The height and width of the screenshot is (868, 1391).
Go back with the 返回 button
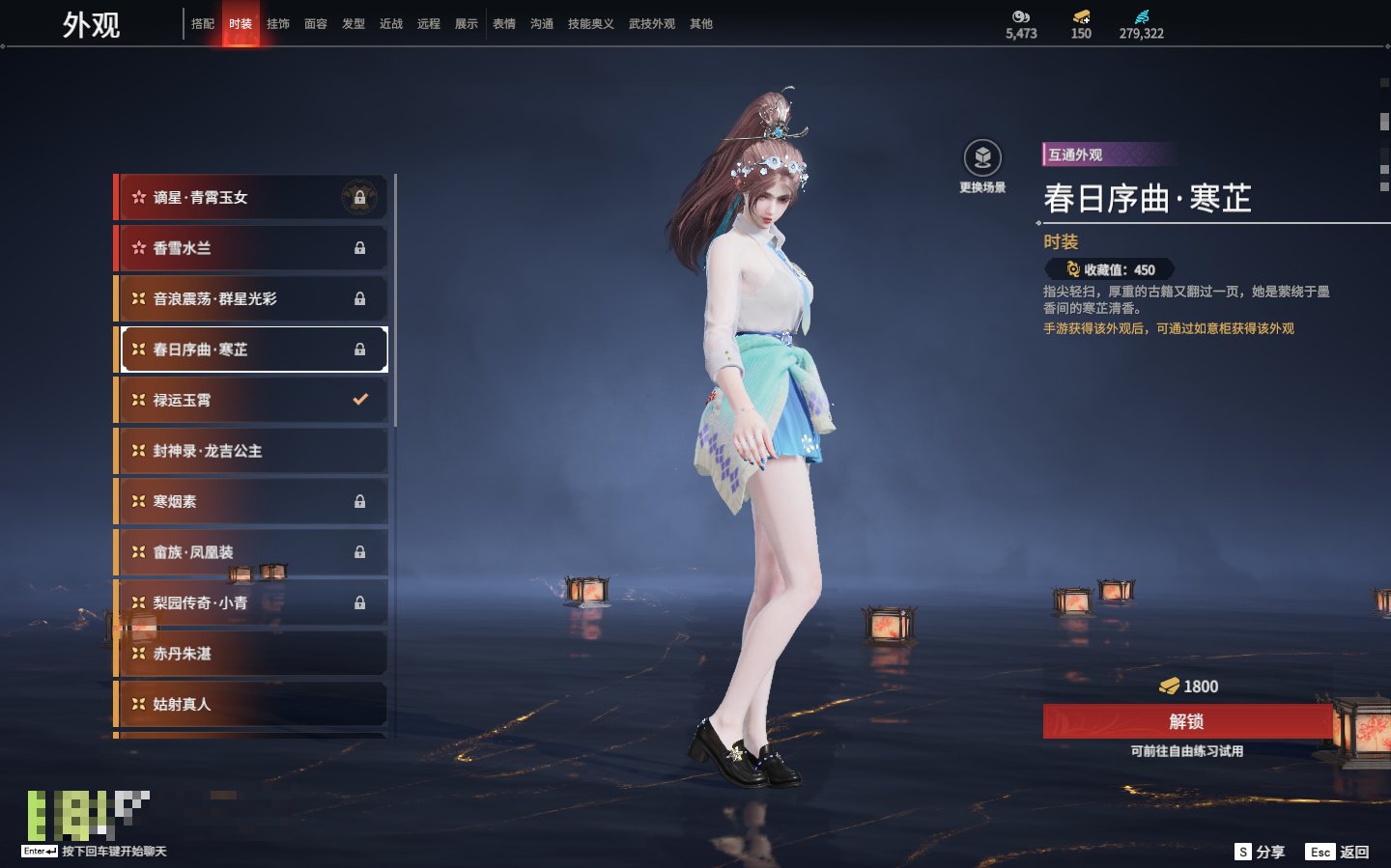tap(1338, 852)
